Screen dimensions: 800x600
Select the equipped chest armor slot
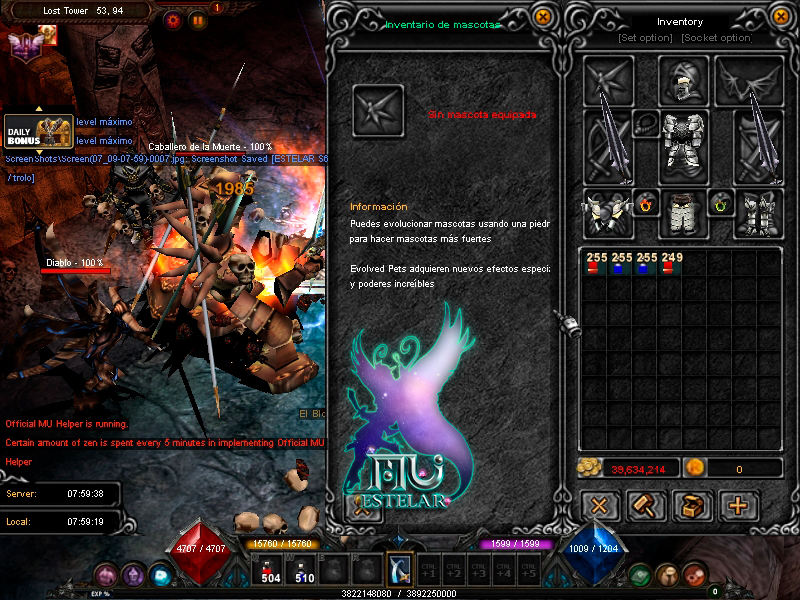(684, 147)
